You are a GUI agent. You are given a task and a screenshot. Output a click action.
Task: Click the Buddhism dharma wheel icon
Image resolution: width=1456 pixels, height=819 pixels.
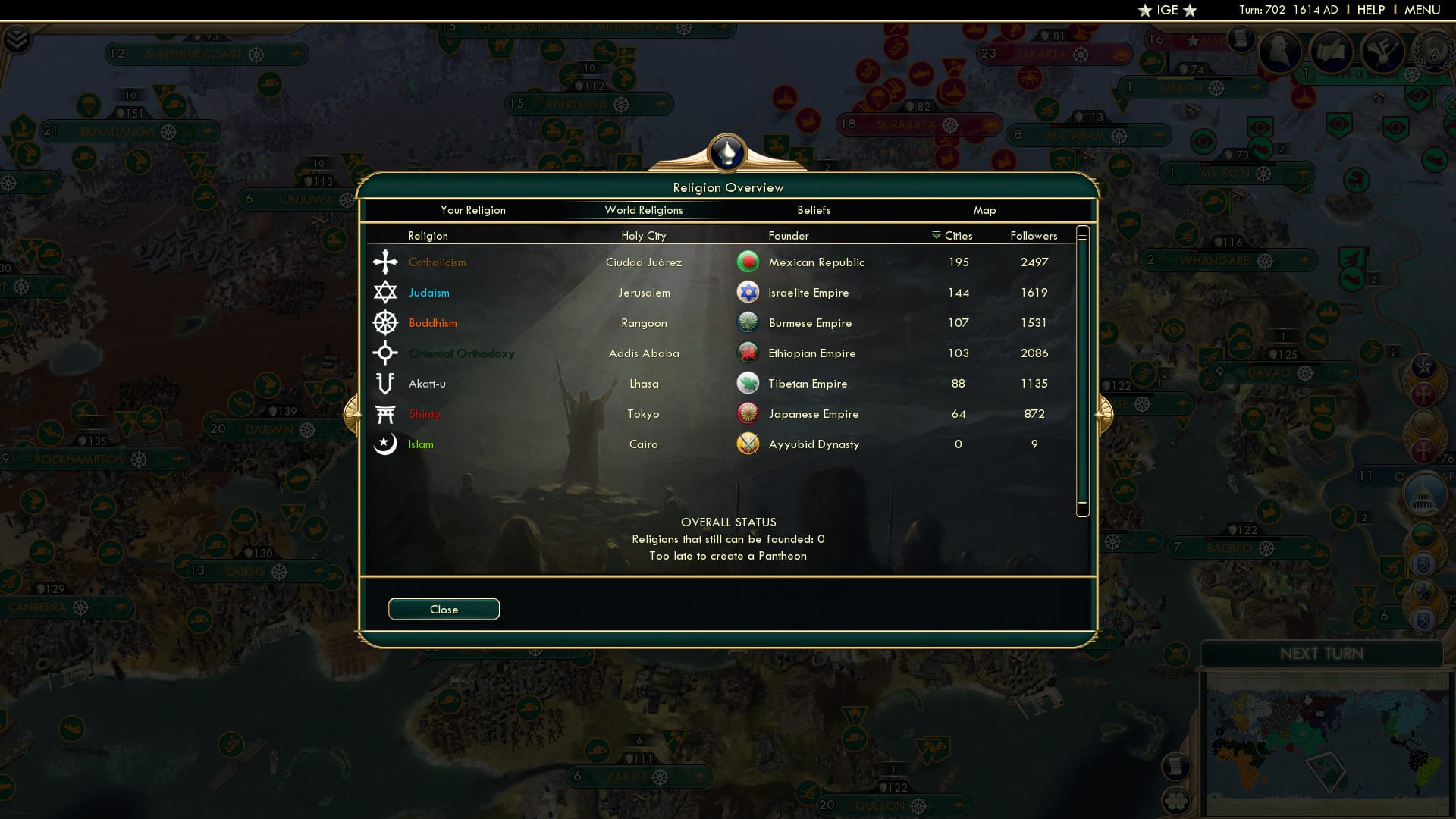[x=386, y=322]
